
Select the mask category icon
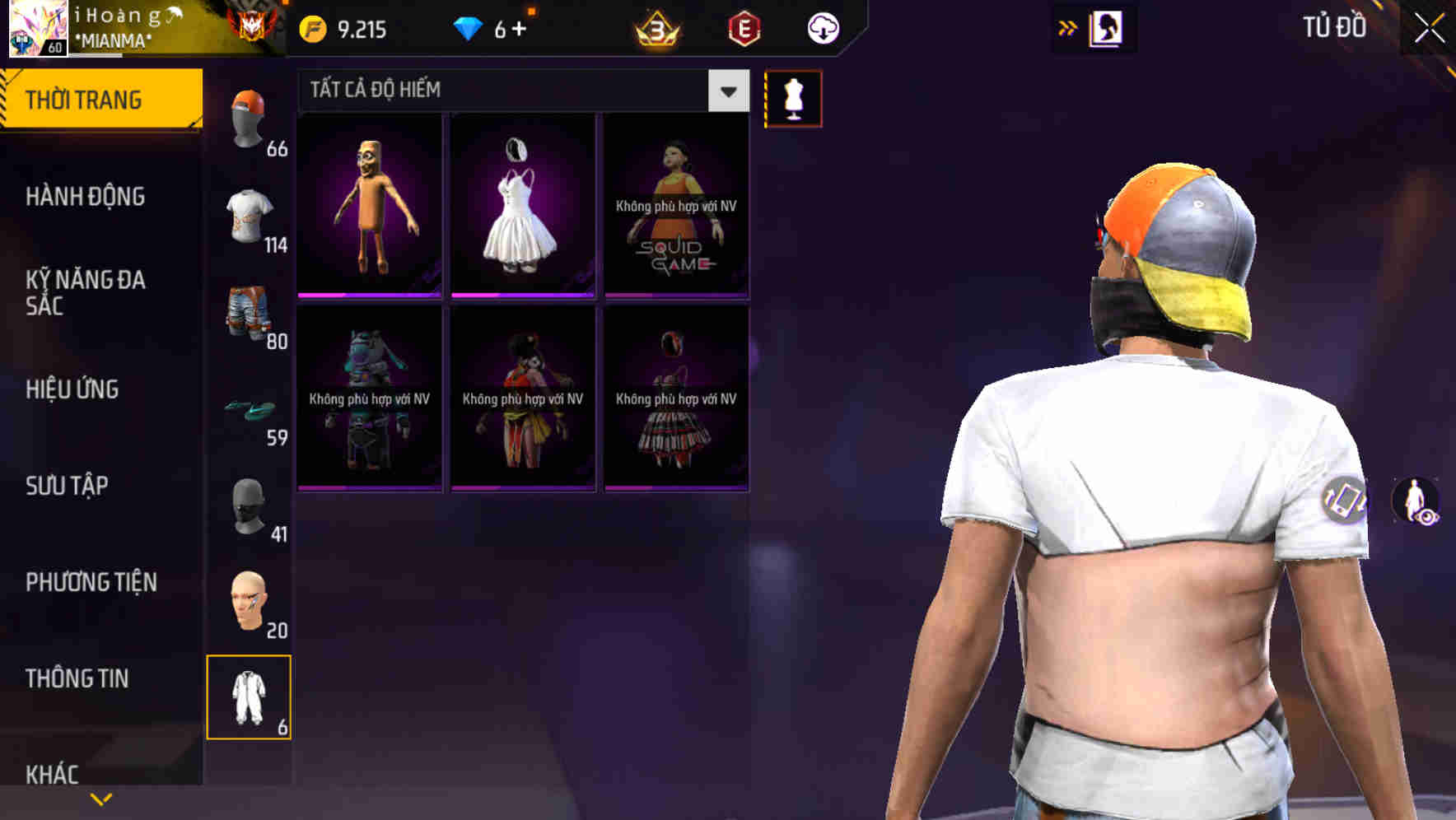(x=249, y=506)
